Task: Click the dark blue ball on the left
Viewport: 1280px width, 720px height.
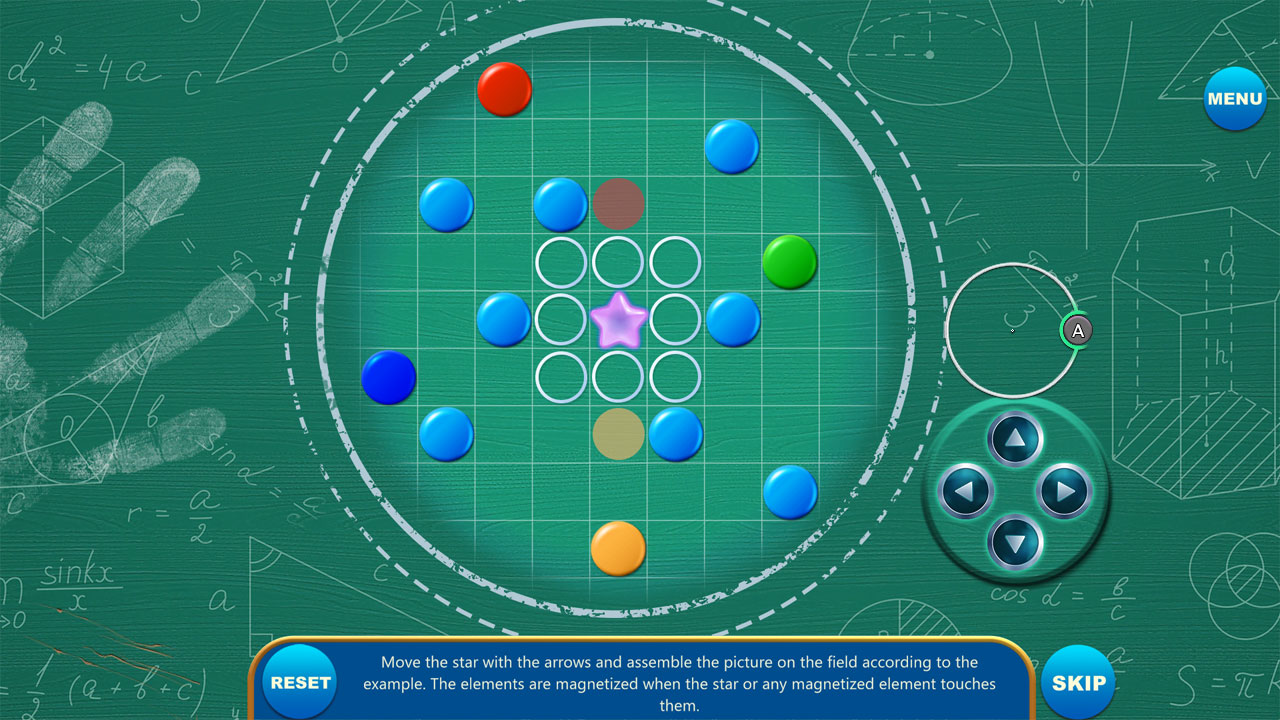Action: [x=389, y=378]
